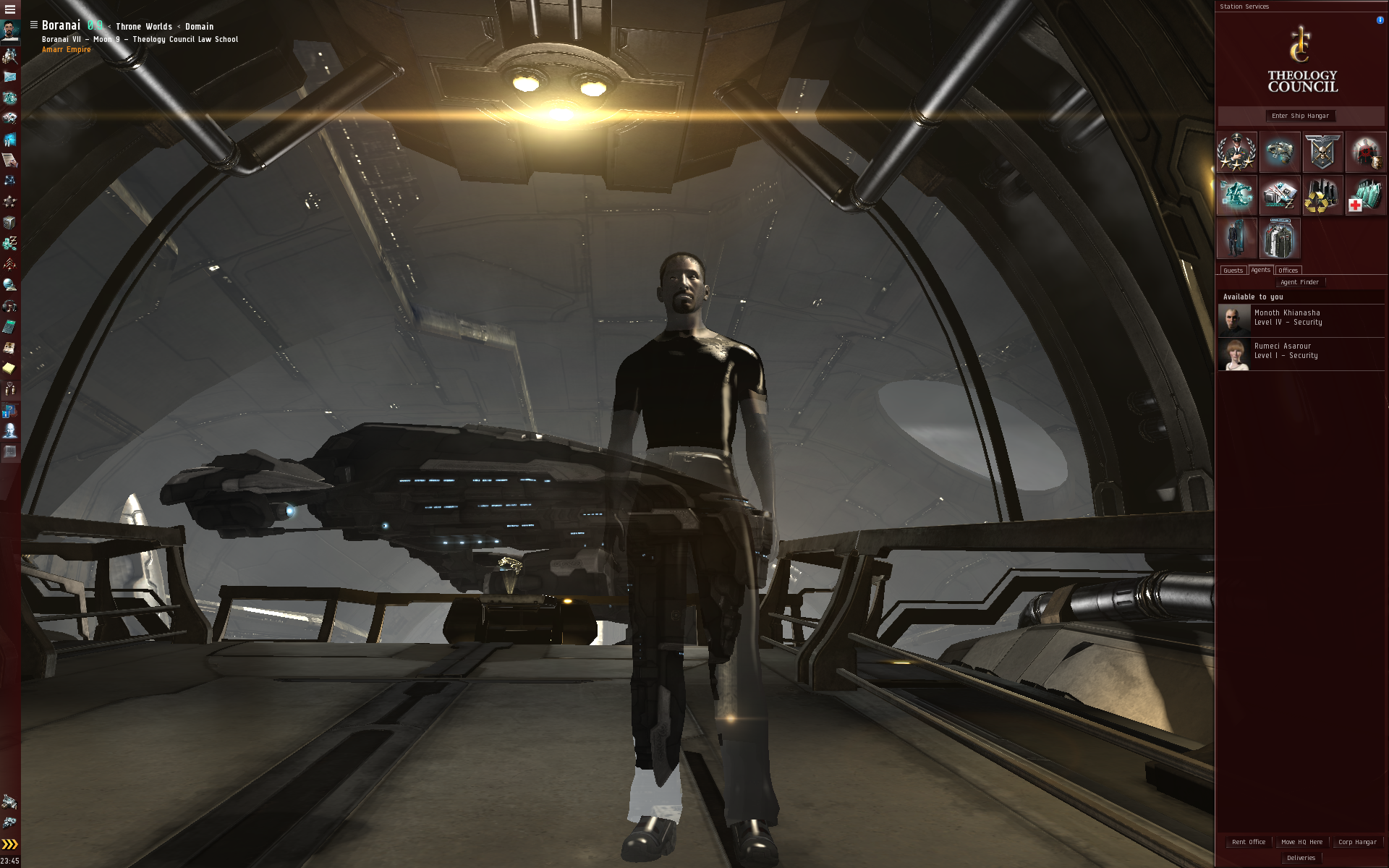The height and width of the screenshot is (868, 1389).
Task: Open the Guests tab
Action: coord(1233,271)
